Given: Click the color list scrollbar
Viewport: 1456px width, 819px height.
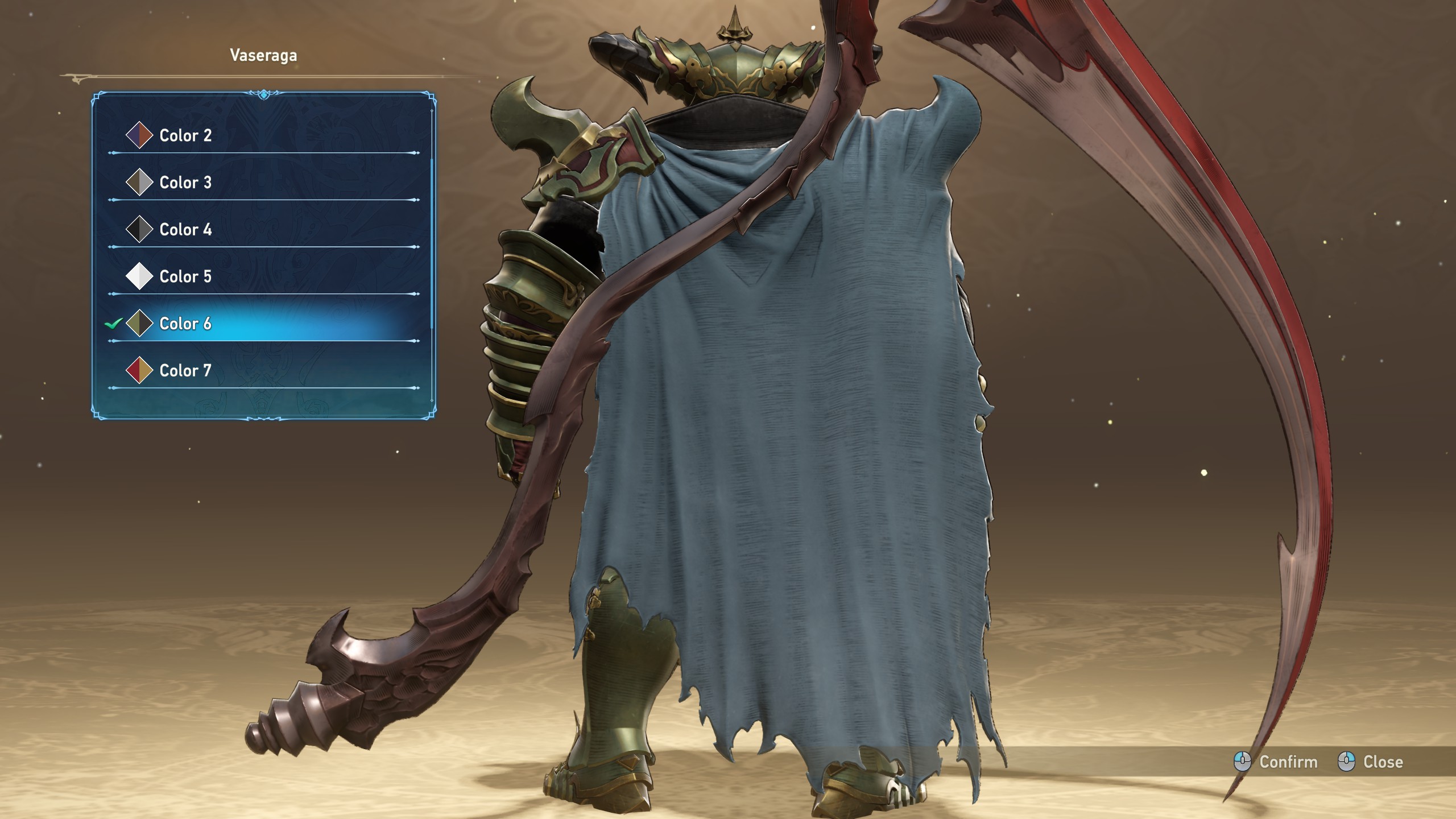Looking at the screenshot, I should [432, 245].
